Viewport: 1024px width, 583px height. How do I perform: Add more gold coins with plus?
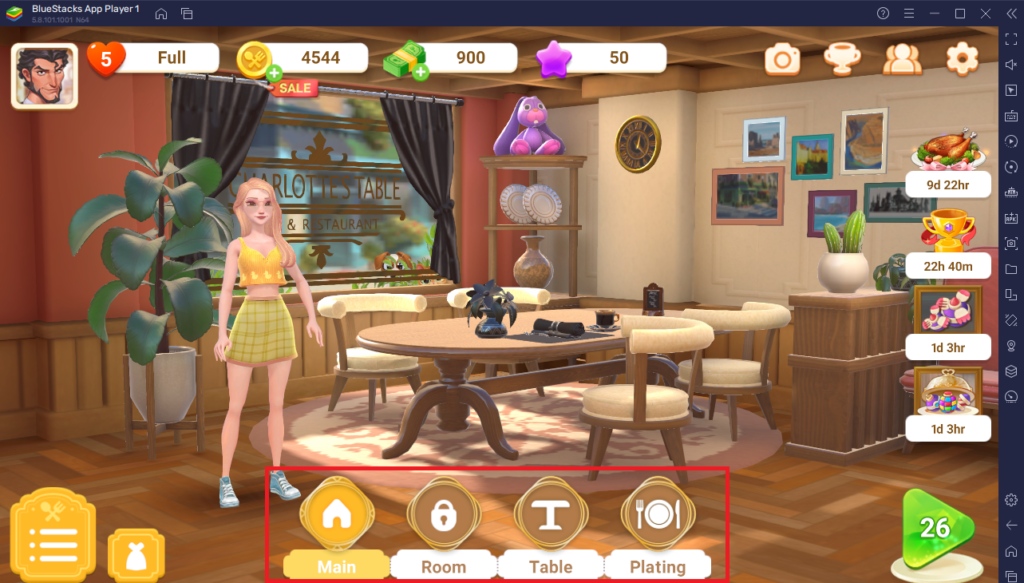(273, 72)
